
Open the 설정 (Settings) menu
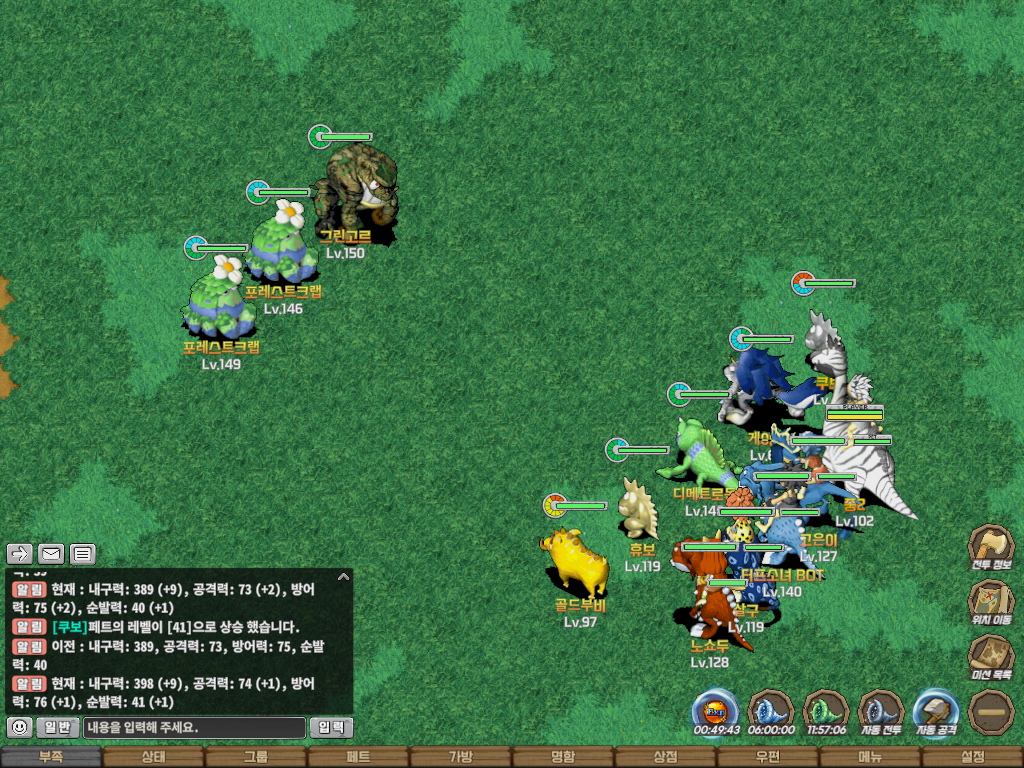coord(972,757)
